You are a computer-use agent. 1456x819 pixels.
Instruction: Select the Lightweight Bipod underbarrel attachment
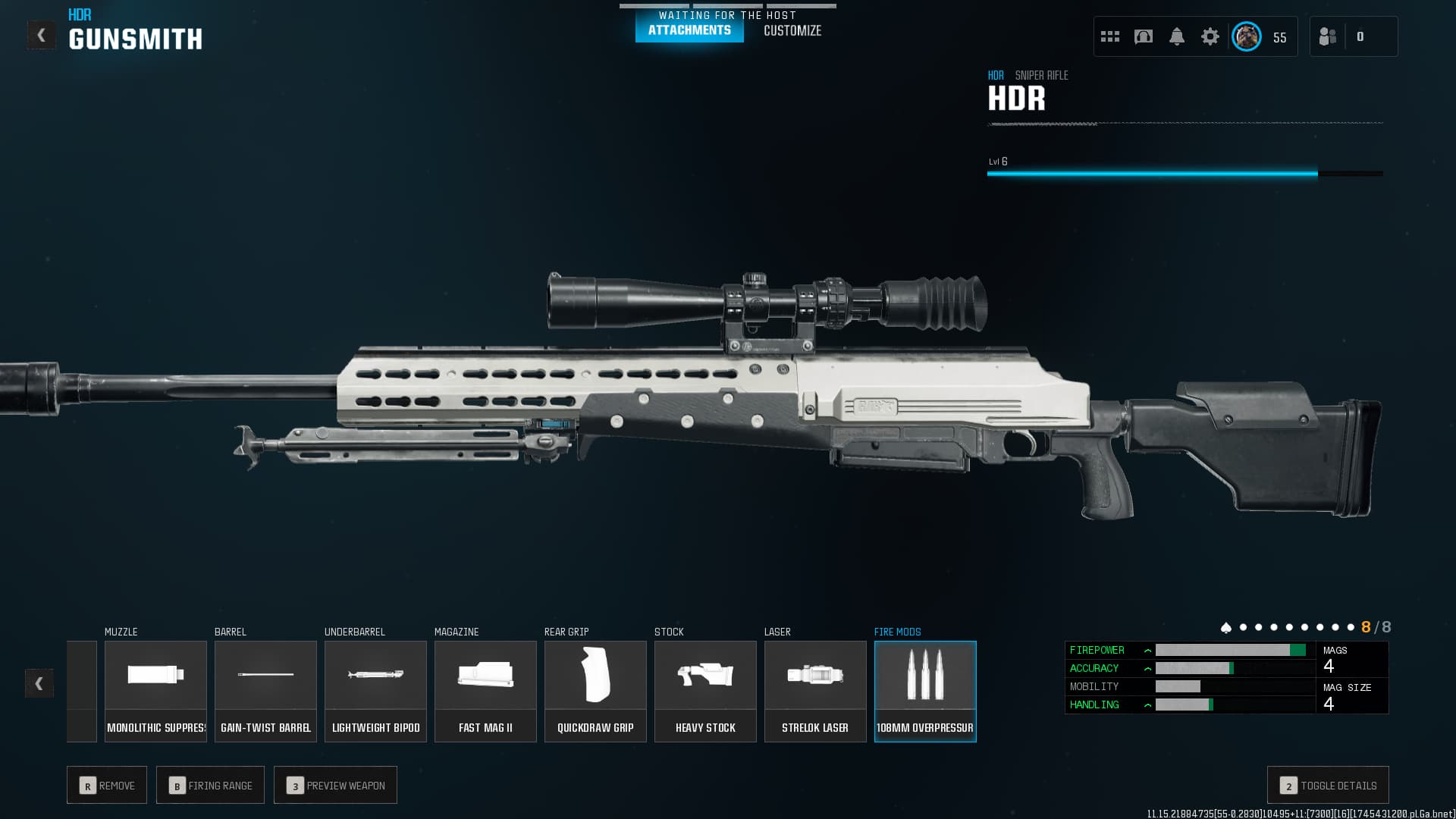[x=375, y=686]
